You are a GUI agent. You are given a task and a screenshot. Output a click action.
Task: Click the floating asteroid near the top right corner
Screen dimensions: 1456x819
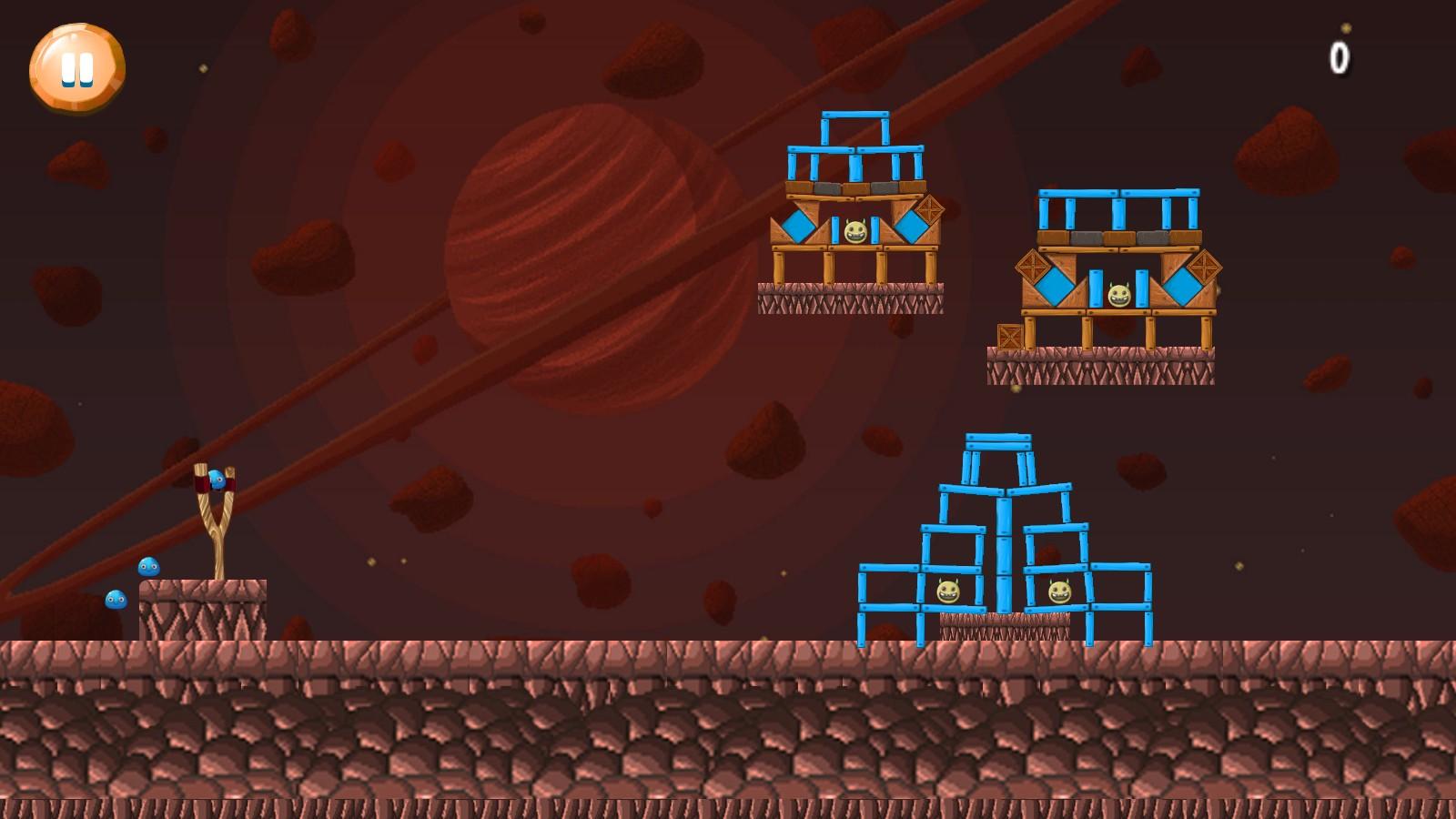pyautogui.click(x=1285, y=148)
